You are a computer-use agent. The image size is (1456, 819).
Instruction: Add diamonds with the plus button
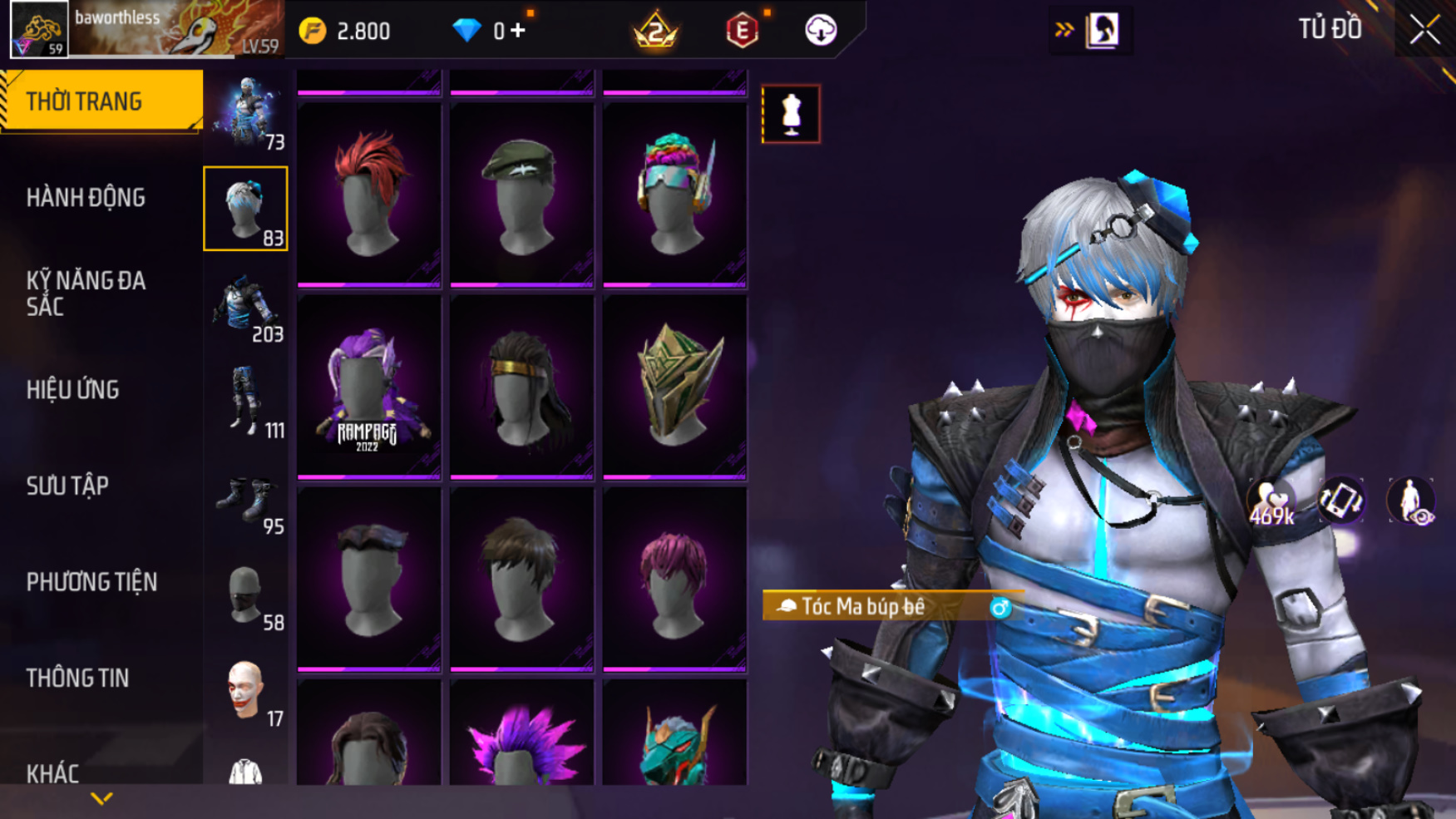tap(519, 31)
